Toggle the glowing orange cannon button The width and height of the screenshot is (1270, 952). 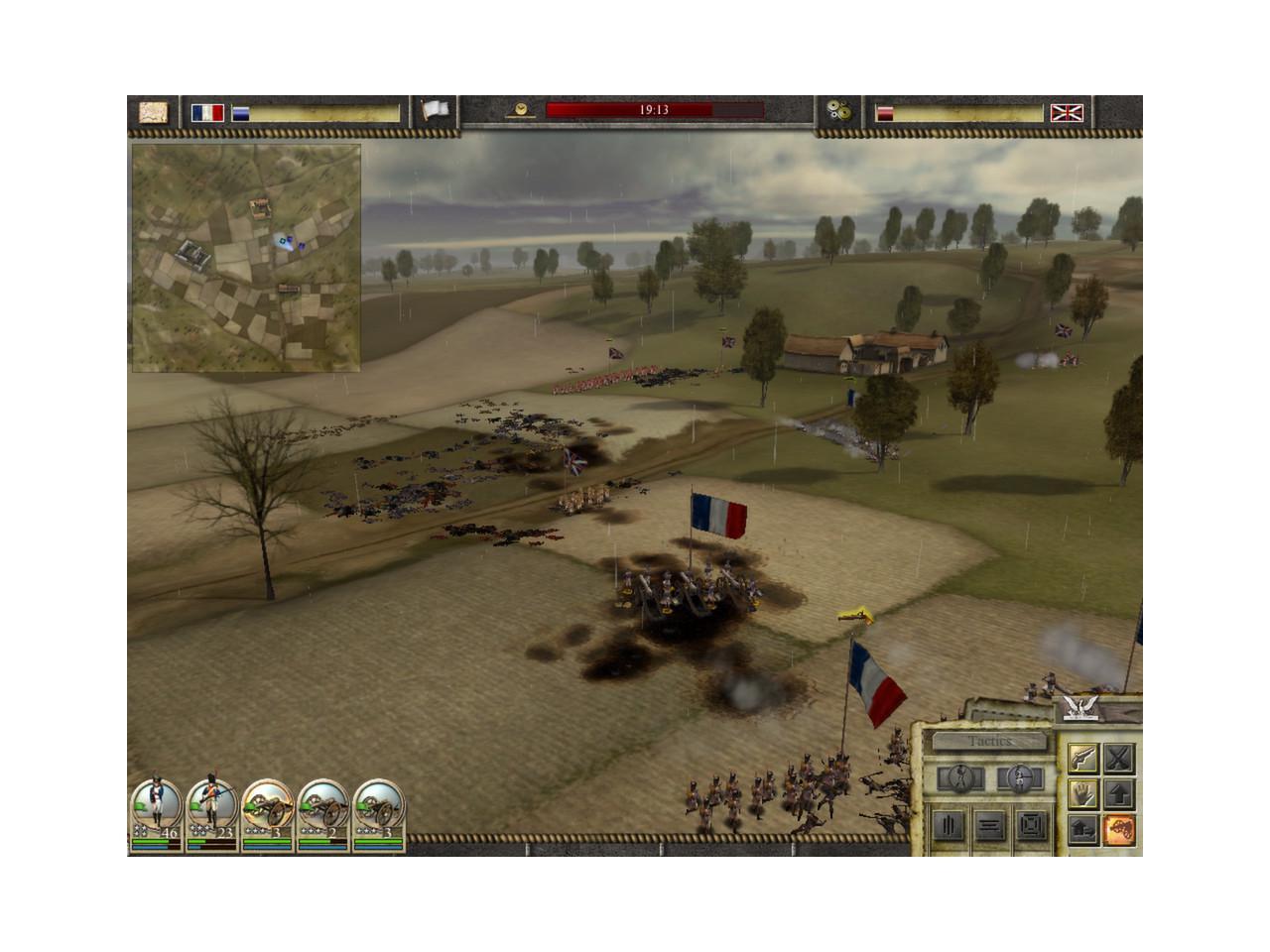[1119, 829]
